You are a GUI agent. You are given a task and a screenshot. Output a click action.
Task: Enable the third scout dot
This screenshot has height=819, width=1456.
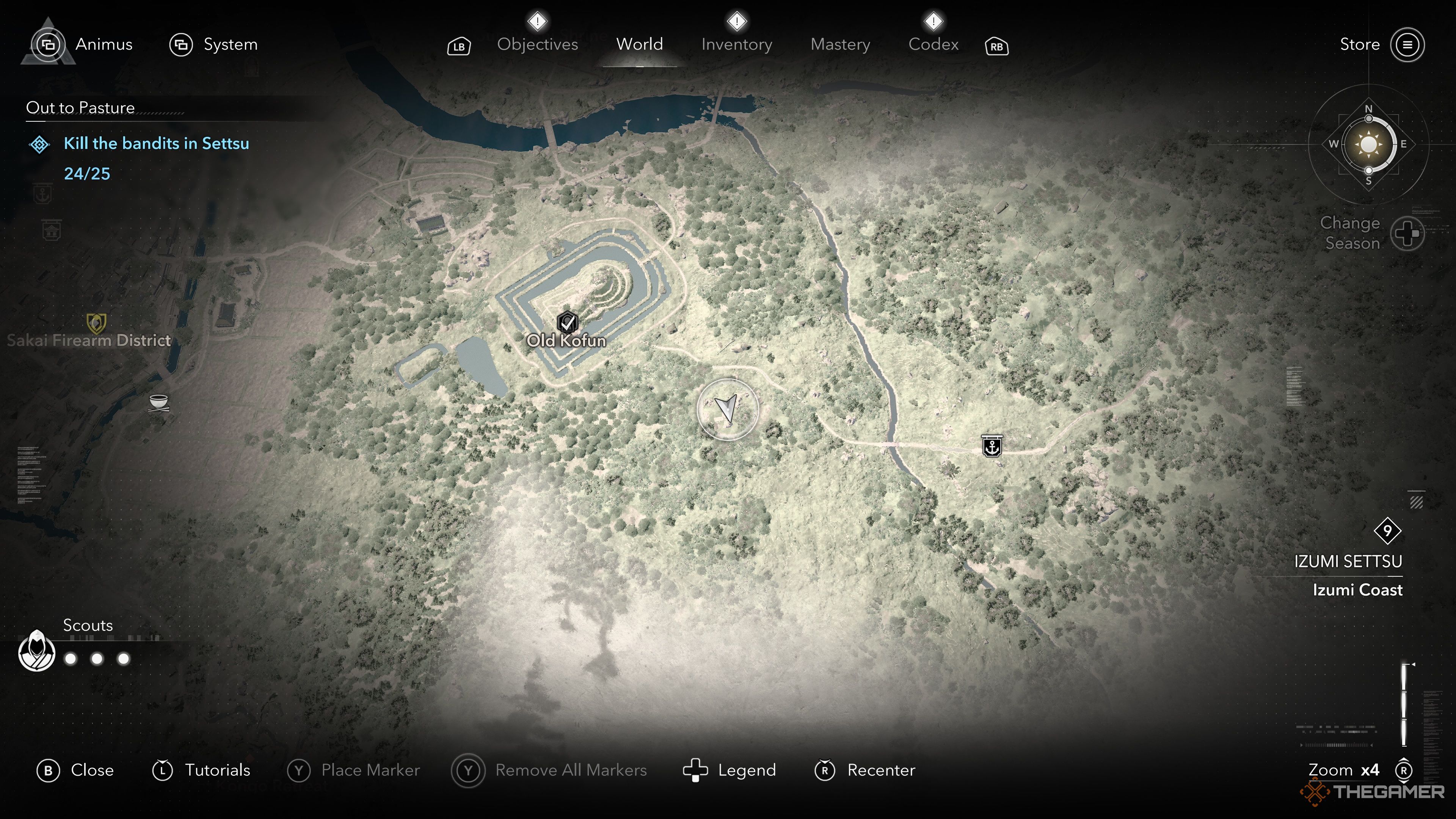coord(123,659)
